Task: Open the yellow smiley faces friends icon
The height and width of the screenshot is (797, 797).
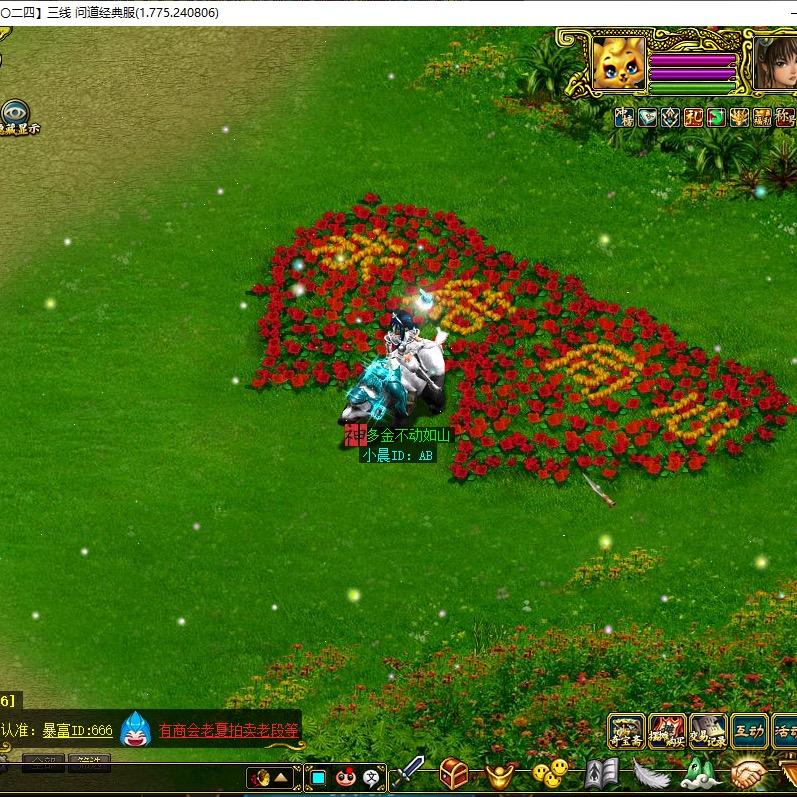Action: click(549, 773)
